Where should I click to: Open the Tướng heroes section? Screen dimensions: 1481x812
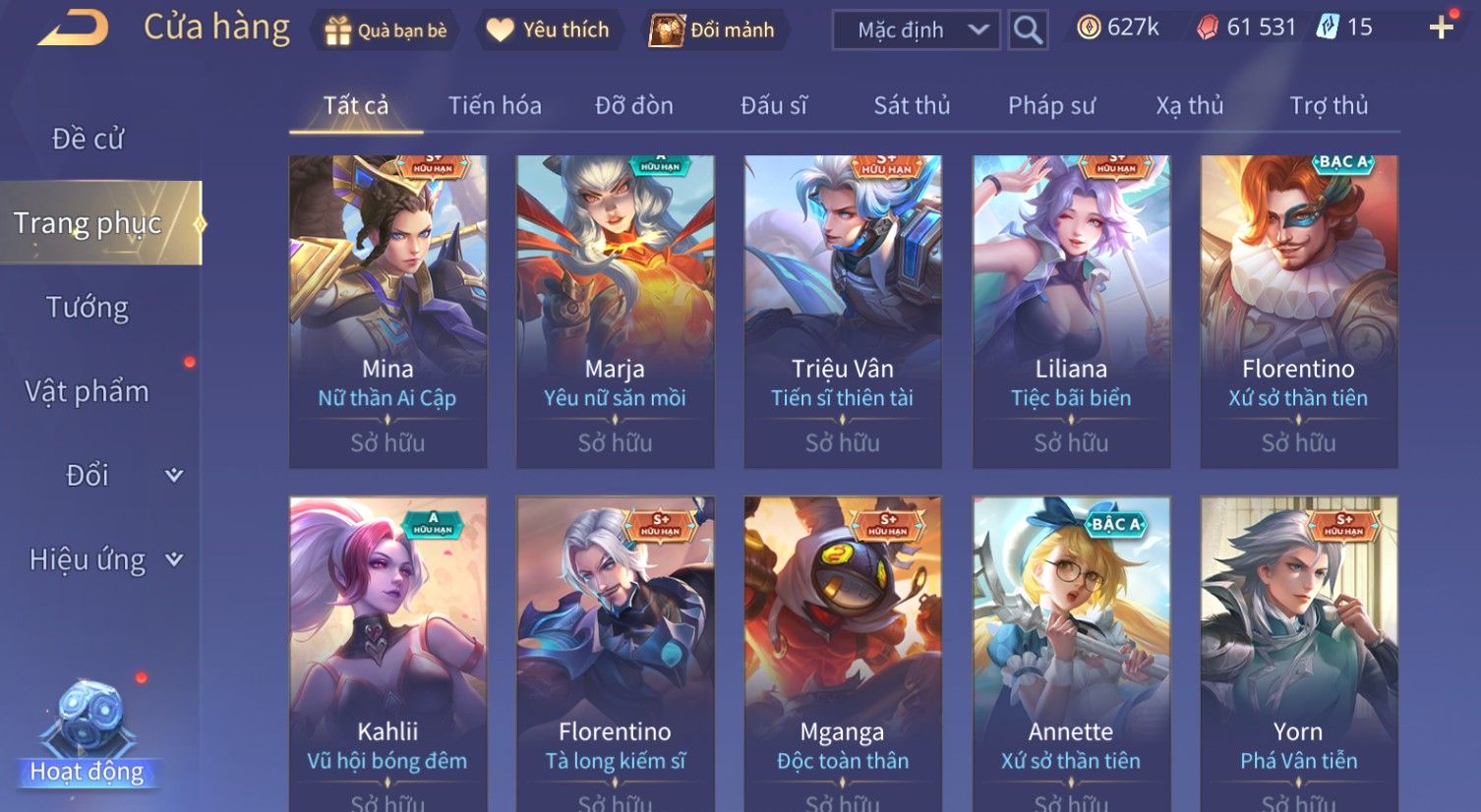point(88,308)
